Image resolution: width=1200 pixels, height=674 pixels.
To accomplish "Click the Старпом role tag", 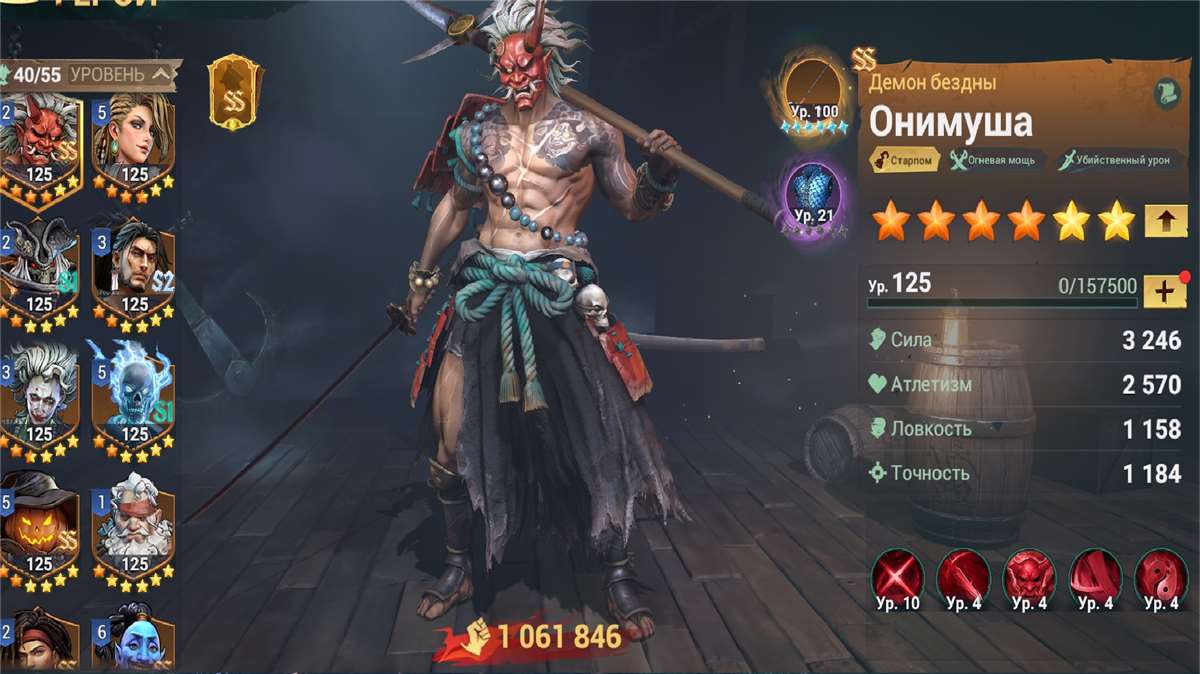I will coord(904,159).
